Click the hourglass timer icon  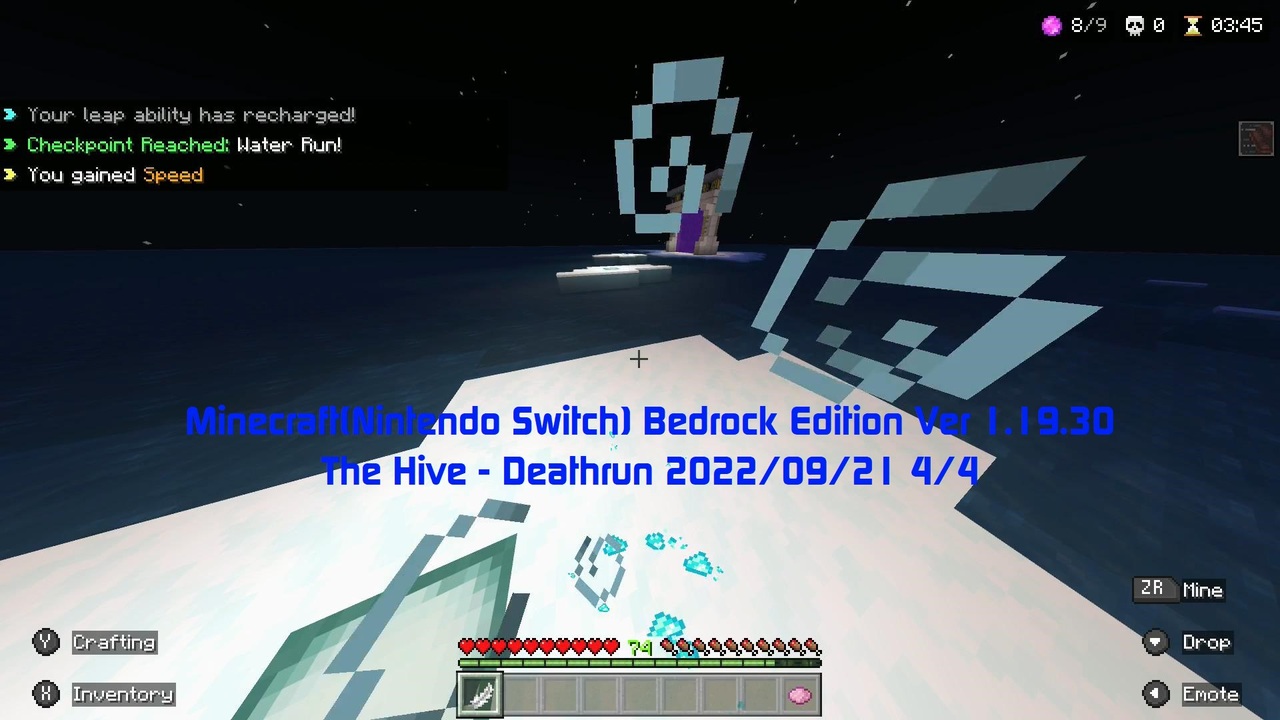[x=1194, y=25]
